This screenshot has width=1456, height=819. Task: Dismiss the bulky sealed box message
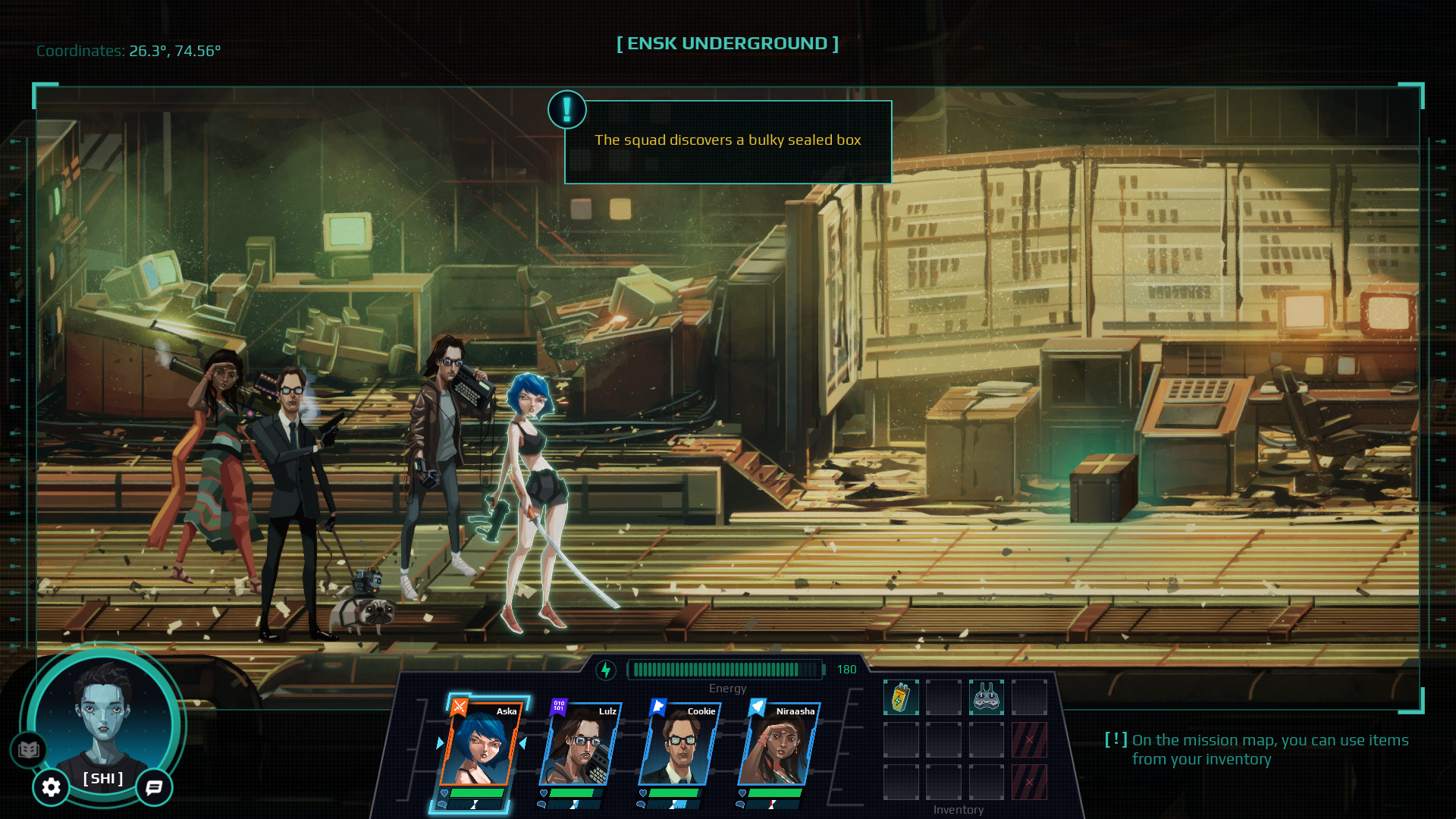pos(727,140)
